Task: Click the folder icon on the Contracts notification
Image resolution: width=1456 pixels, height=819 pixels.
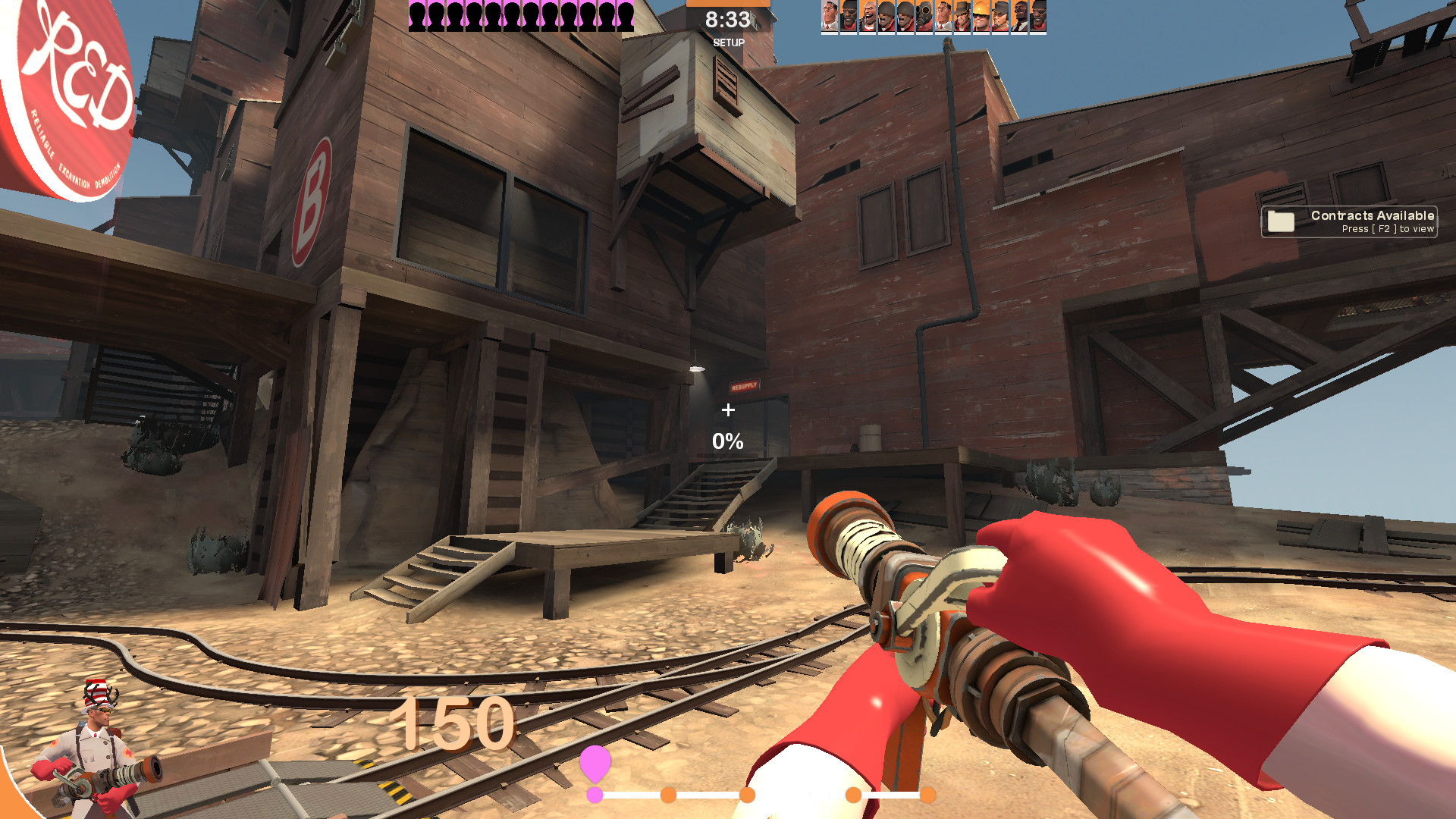Action: pyautogui.click(x=1282, y=221)
